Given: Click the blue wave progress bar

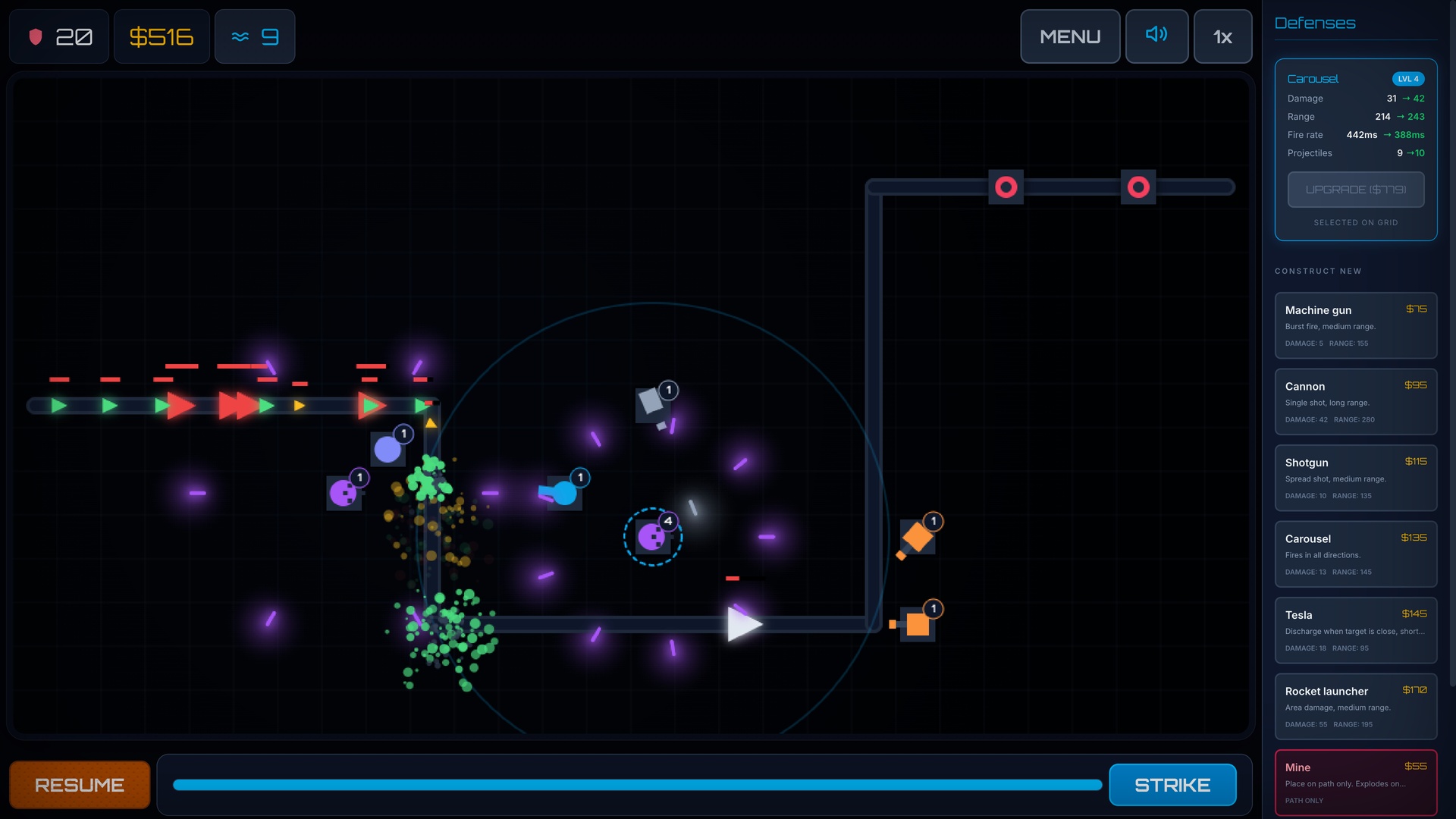Looking at the screenshot, I should click(x=637, y=786).
